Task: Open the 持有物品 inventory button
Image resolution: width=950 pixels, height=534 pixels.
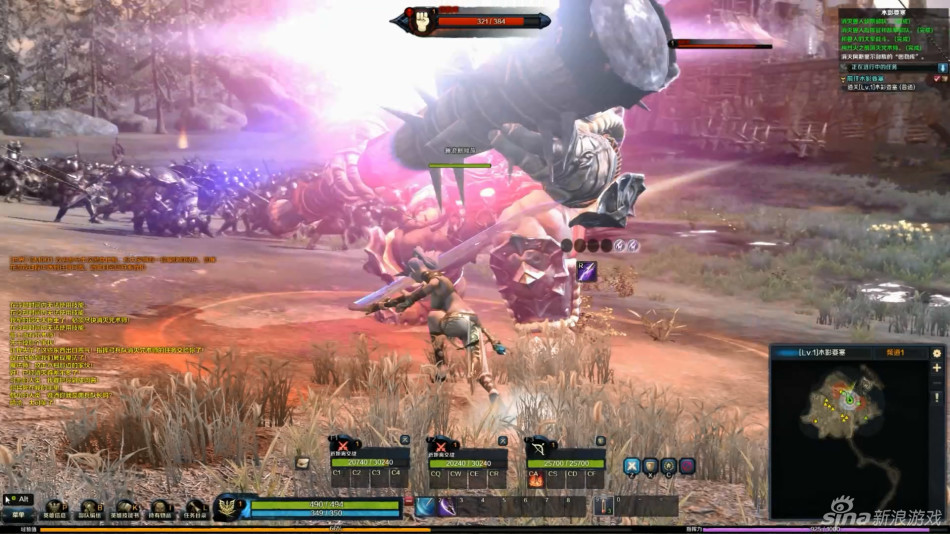Action: 160,511
